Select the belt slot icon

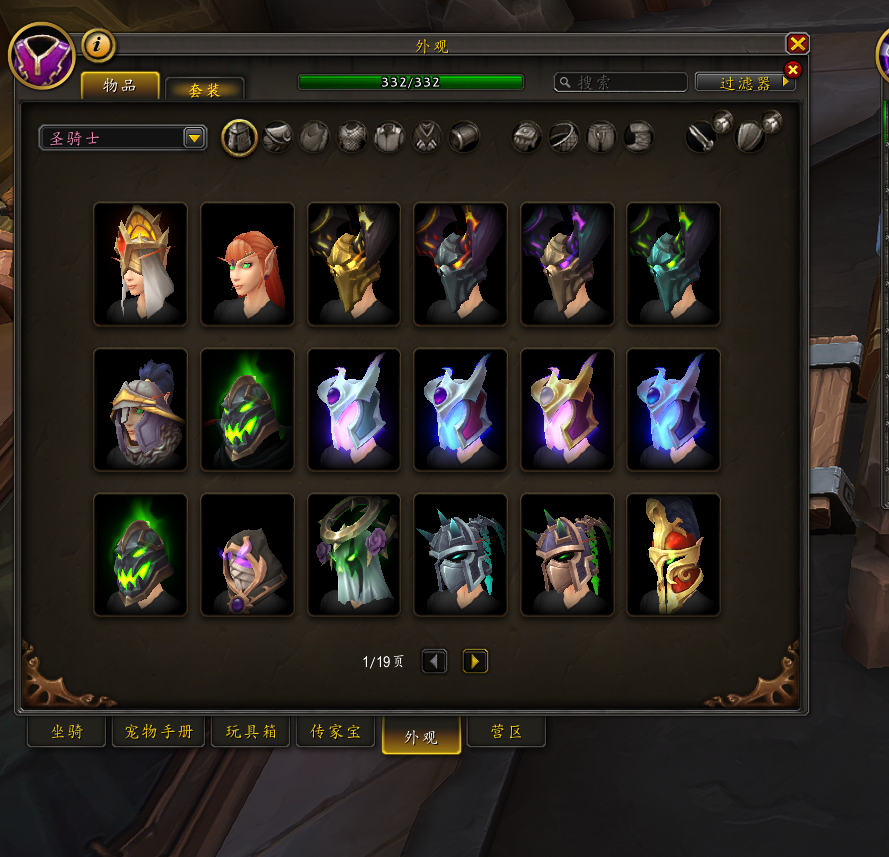click(564, 137)
